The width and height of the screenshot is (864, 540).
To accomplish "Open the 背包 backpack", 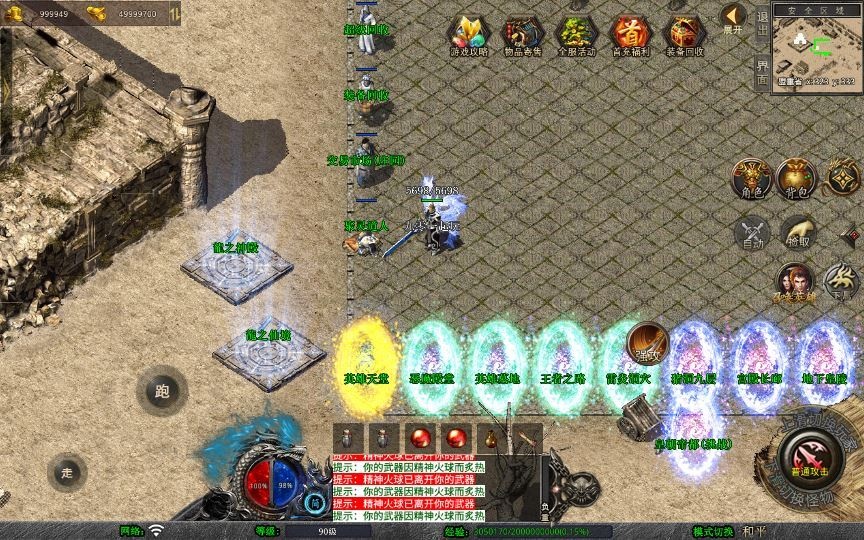I will [x=797, y=179].
